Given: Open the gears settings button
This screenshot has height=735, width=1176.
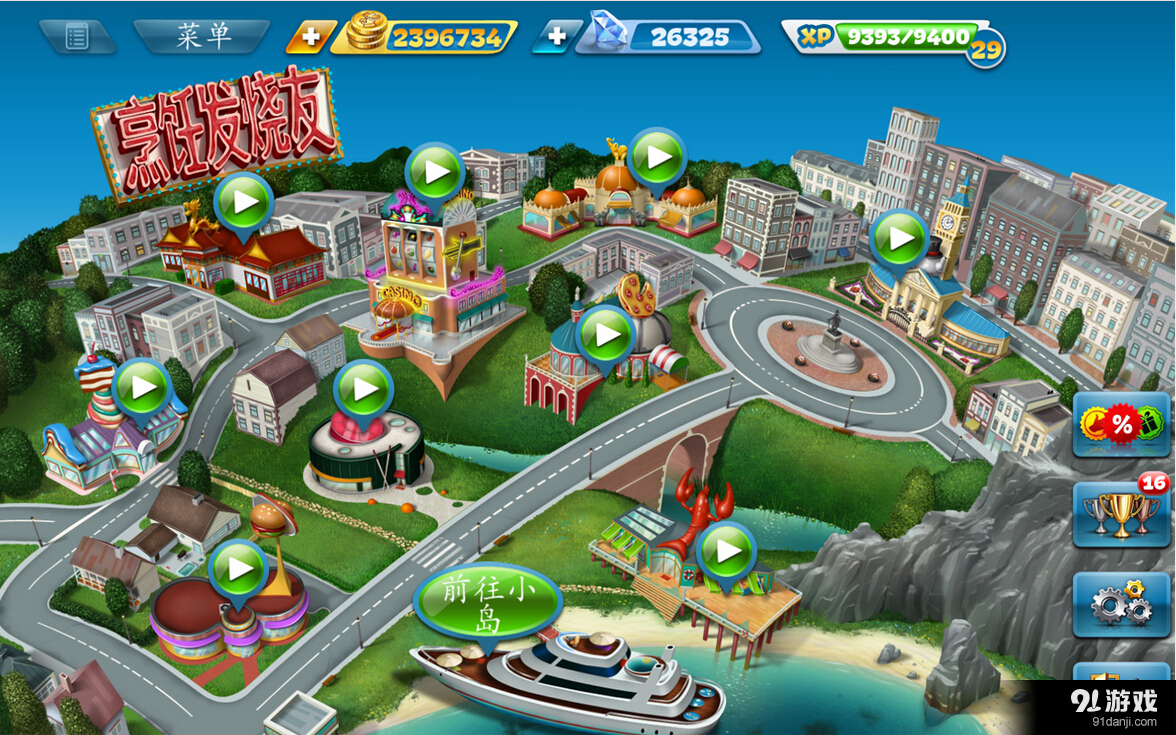Looking at the screenshot, I should [x=1121, y=604].
